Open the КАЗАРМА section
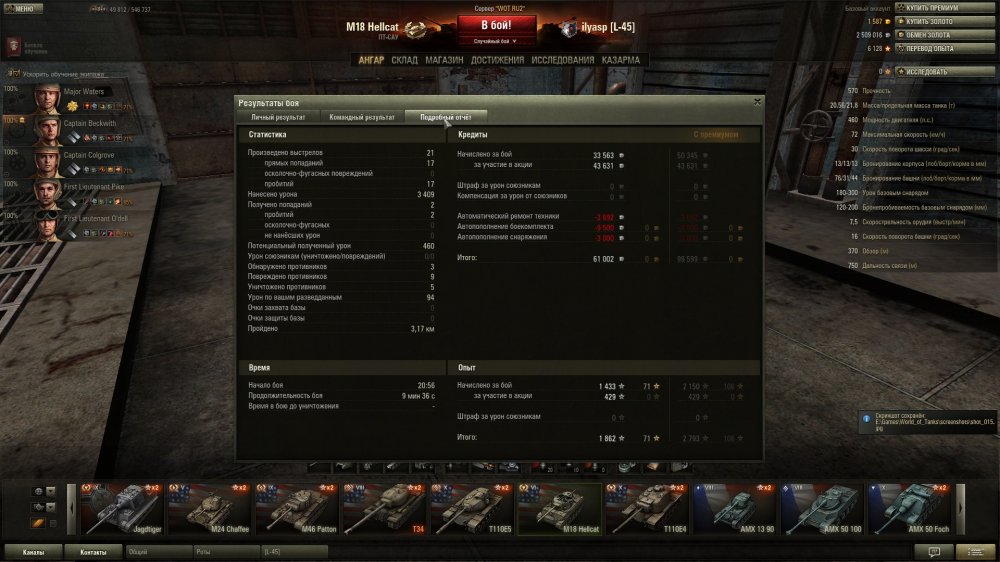The width and height of the screenshot is (1000, 562). (622, 60)
